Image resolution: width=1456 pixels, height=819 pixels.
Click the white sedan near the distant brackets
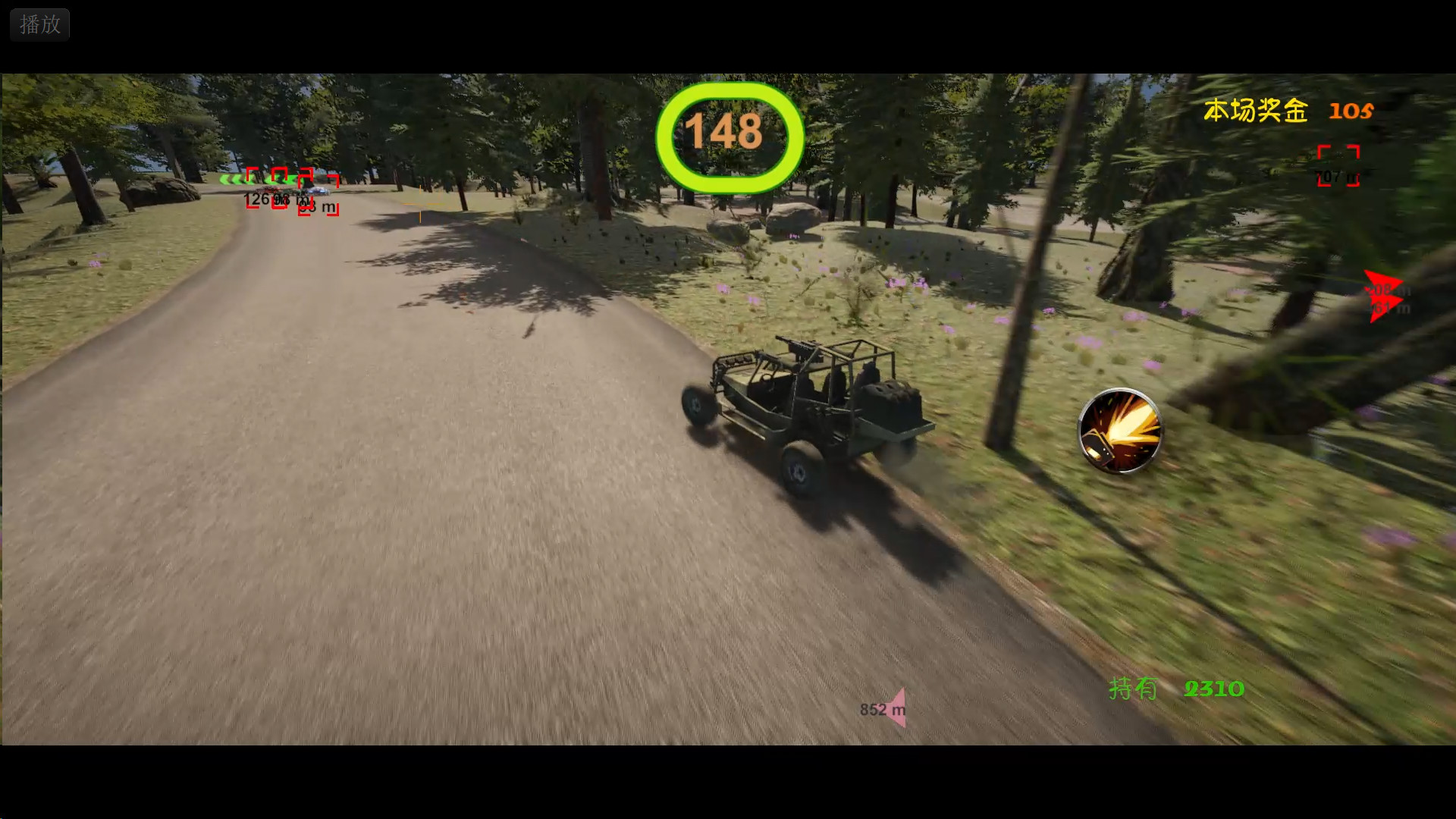318,191
